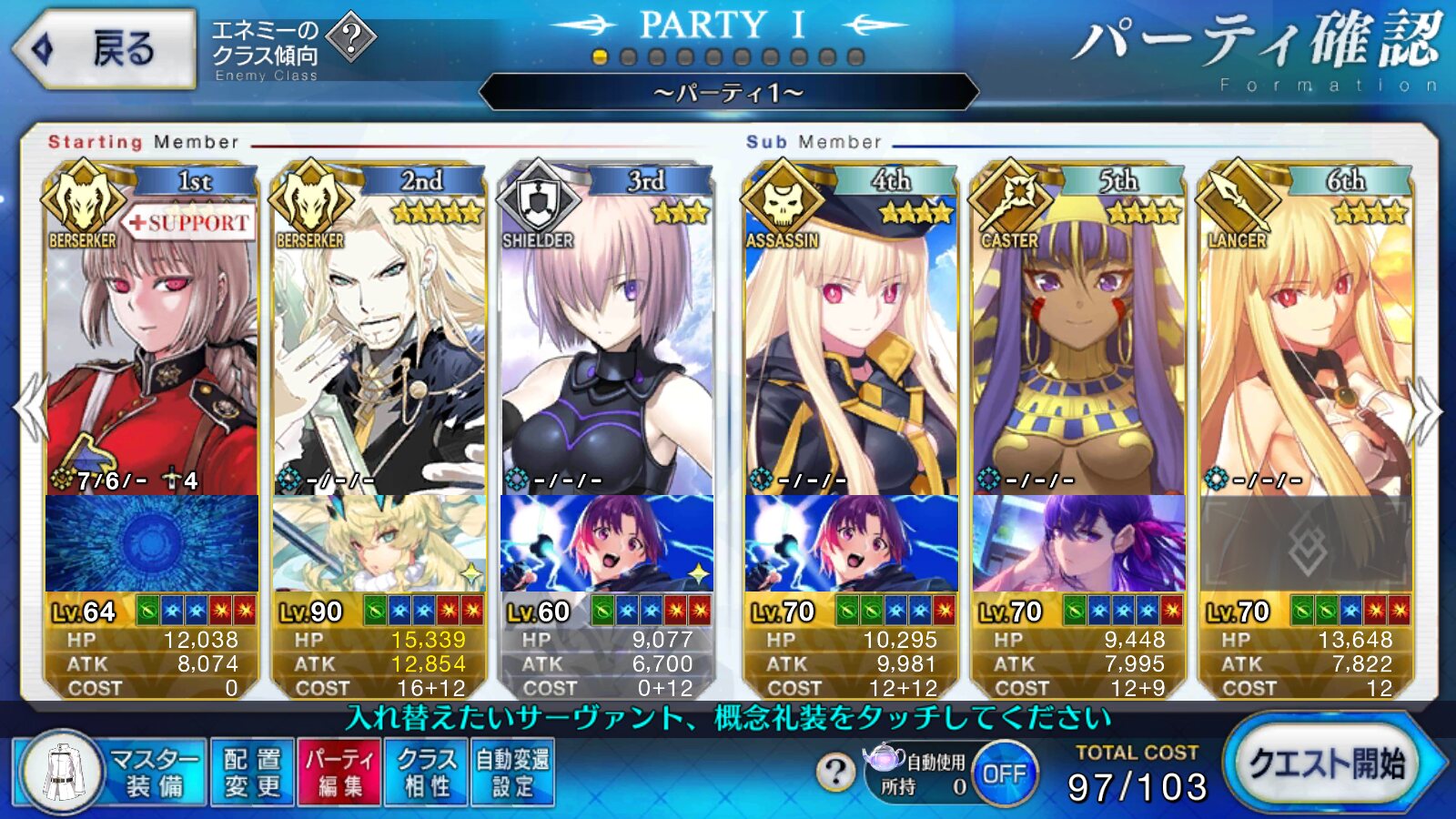Go back with the 戻る button
The image size is (1456, 819).
[105, 49]
